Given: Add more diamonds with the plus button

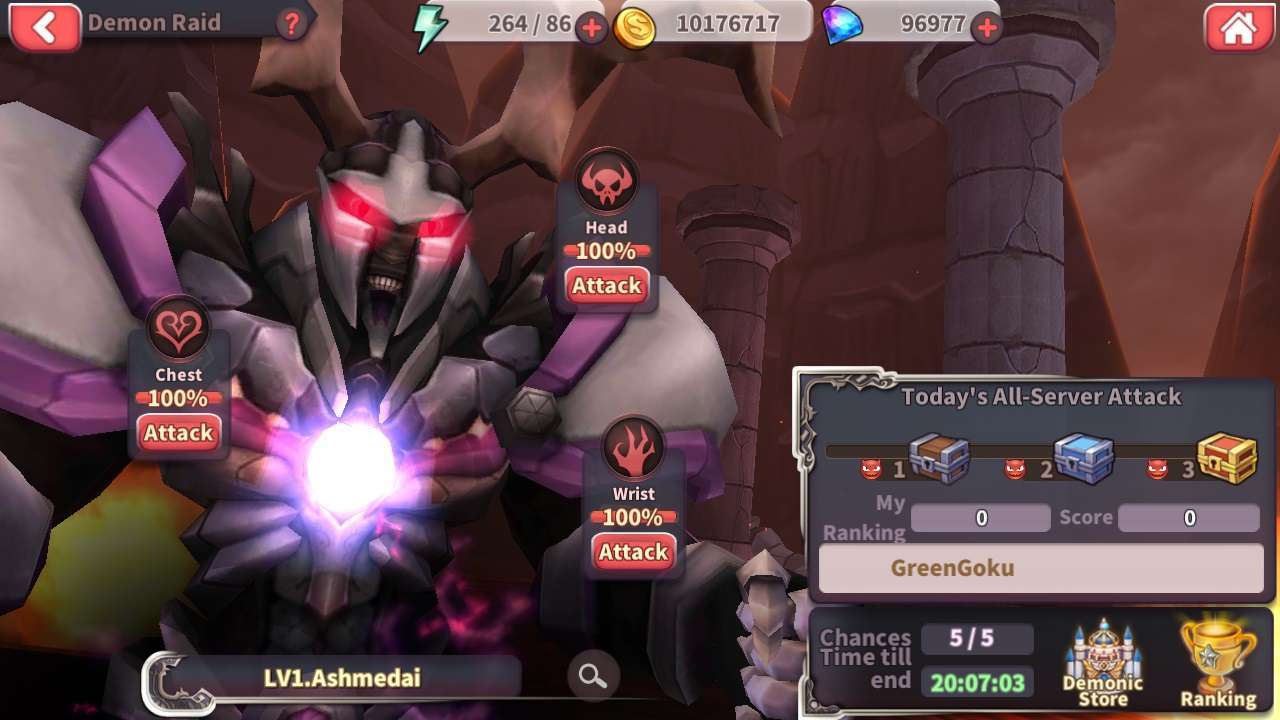Looking at the screenshot, I should (x=987, y=28).
